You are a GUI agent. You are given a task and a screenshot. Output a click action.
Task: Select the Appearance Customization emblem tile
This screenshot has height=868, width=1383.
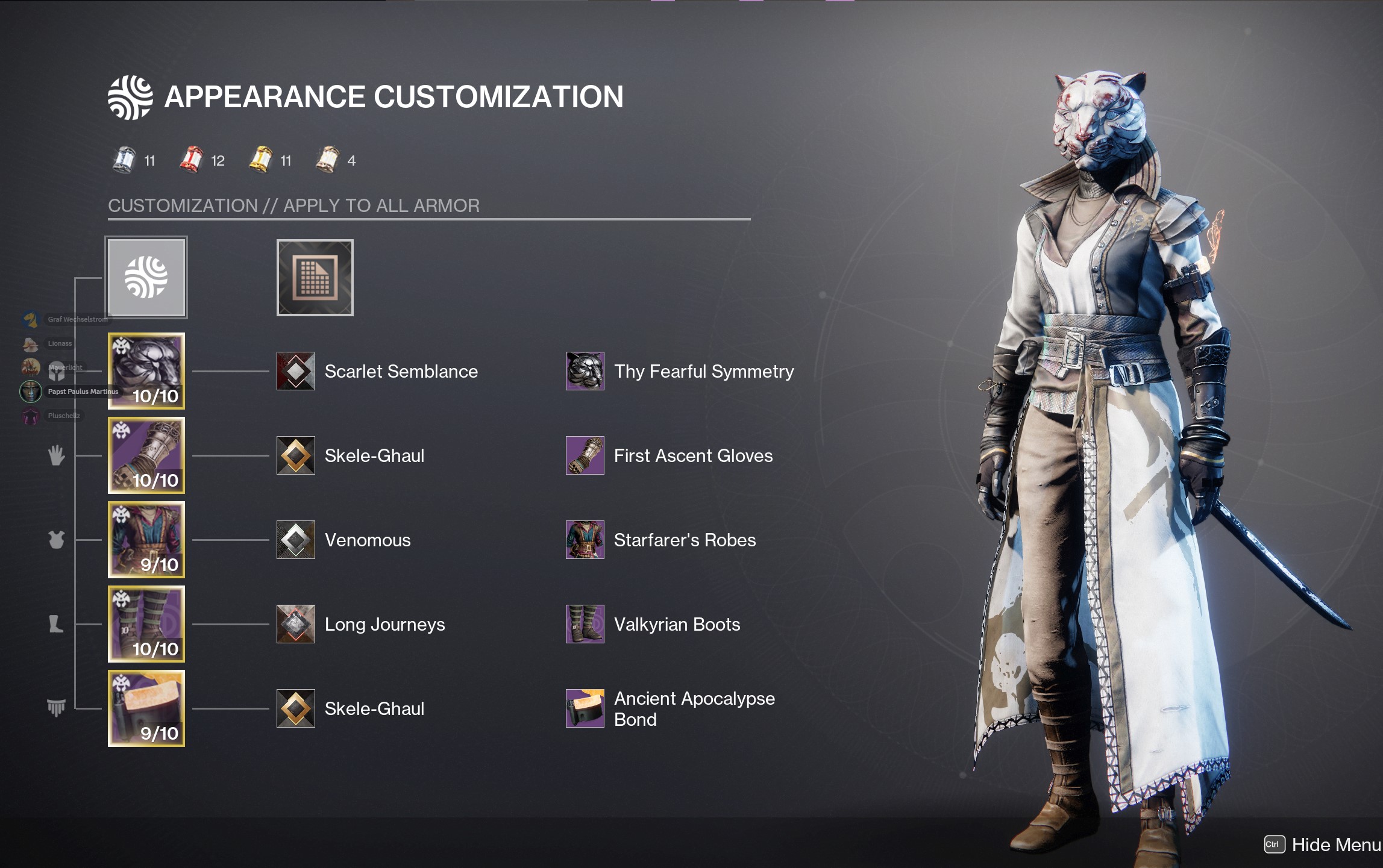pos(146,277)
